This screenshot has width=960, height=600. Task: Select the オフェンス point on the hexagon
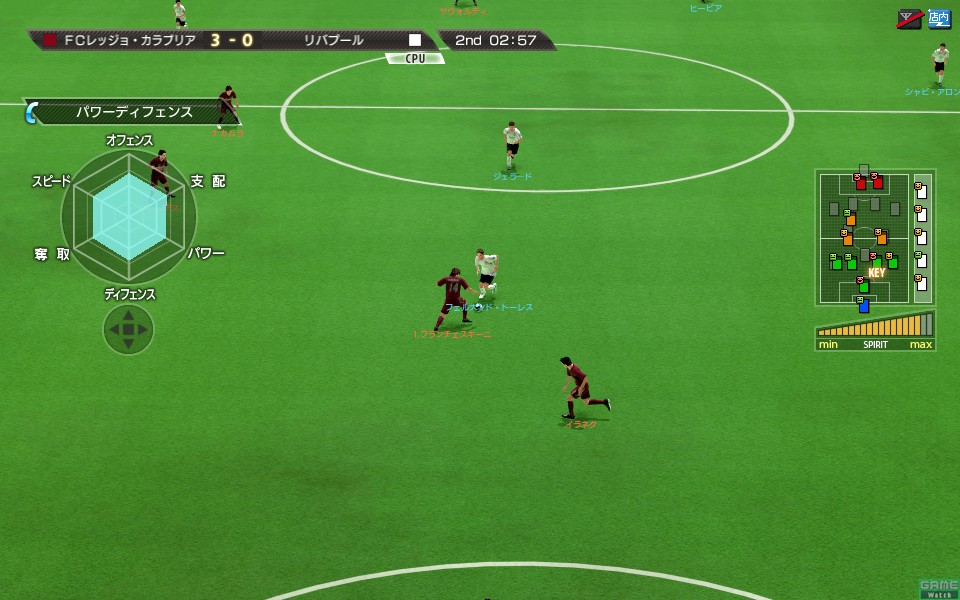[x=129, y=142]
